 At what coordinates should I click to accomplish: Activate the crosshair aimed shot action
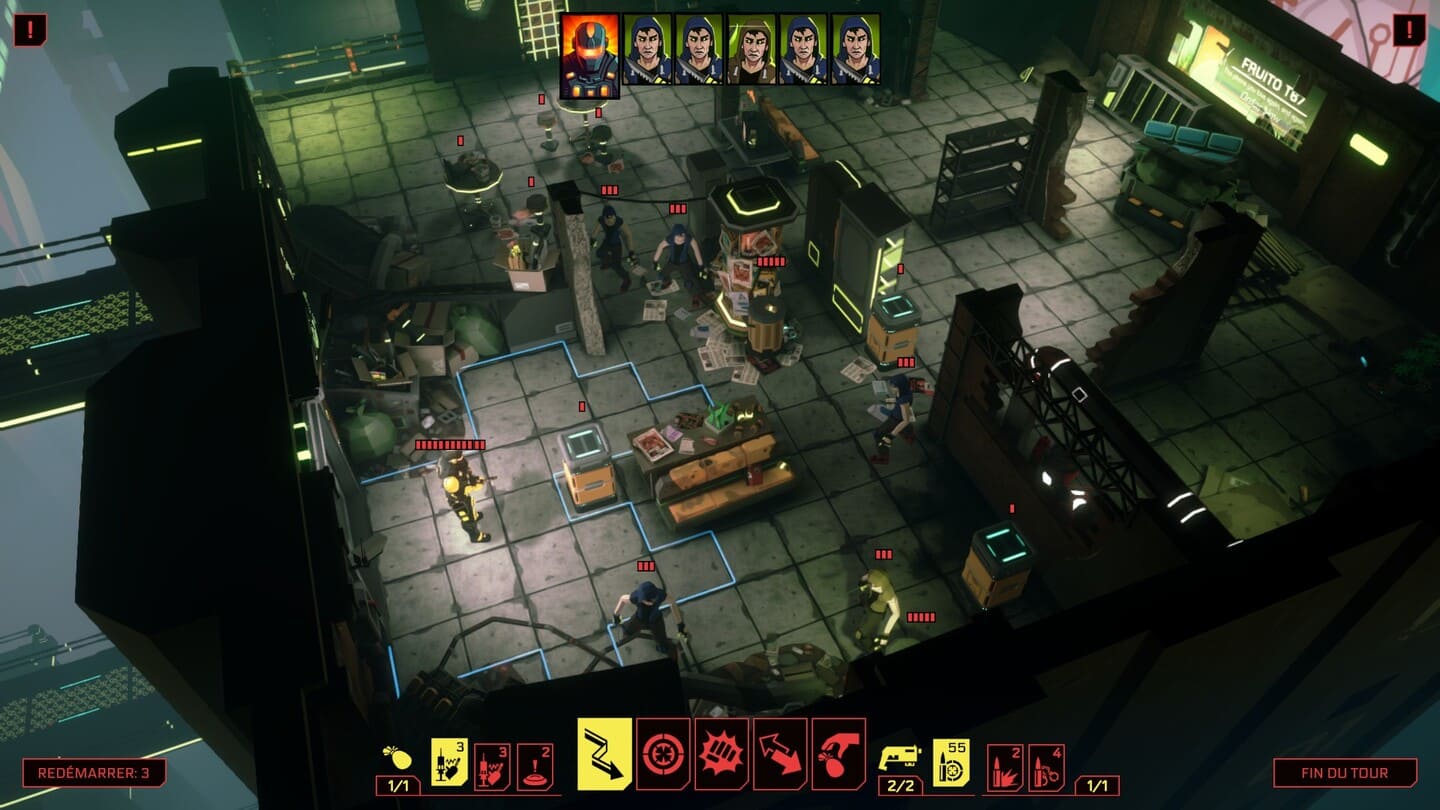(663, 753)
